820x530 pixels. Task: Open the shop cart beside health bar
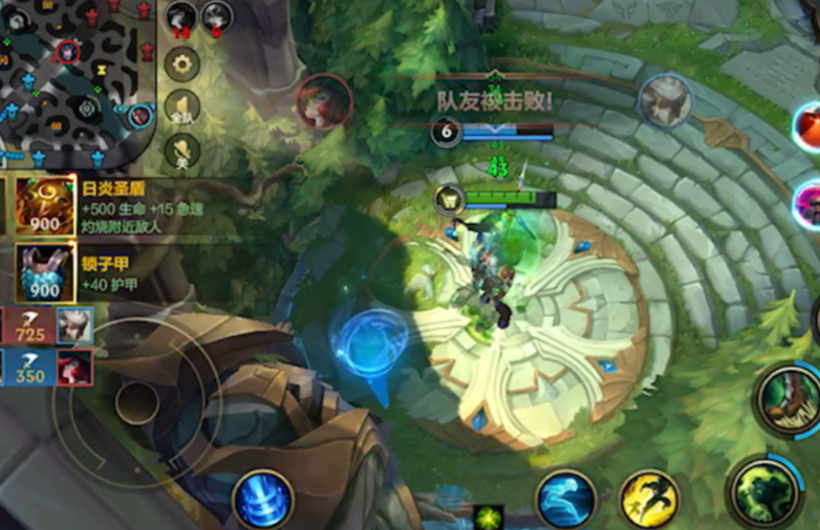449,198
